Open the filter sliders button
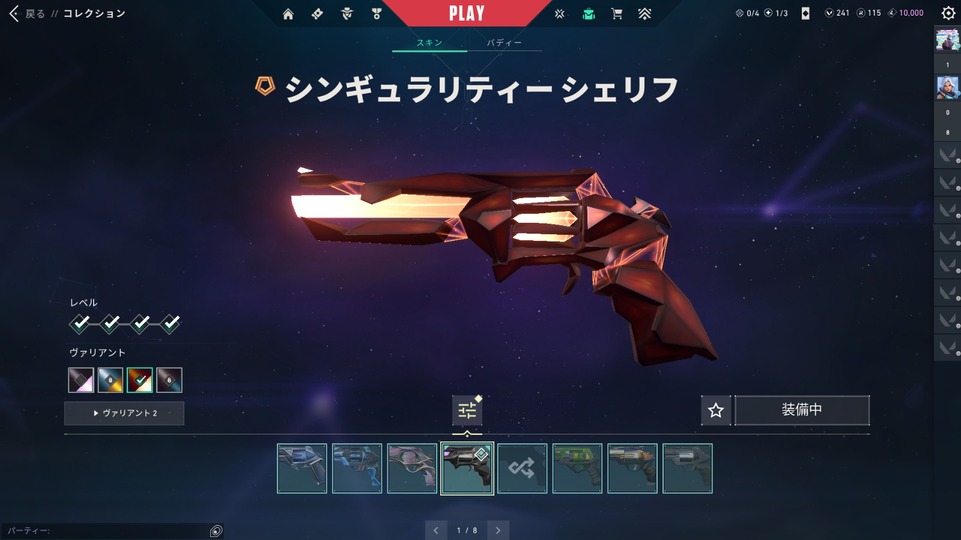Screen dimensions: 961x540 [466, 410]
